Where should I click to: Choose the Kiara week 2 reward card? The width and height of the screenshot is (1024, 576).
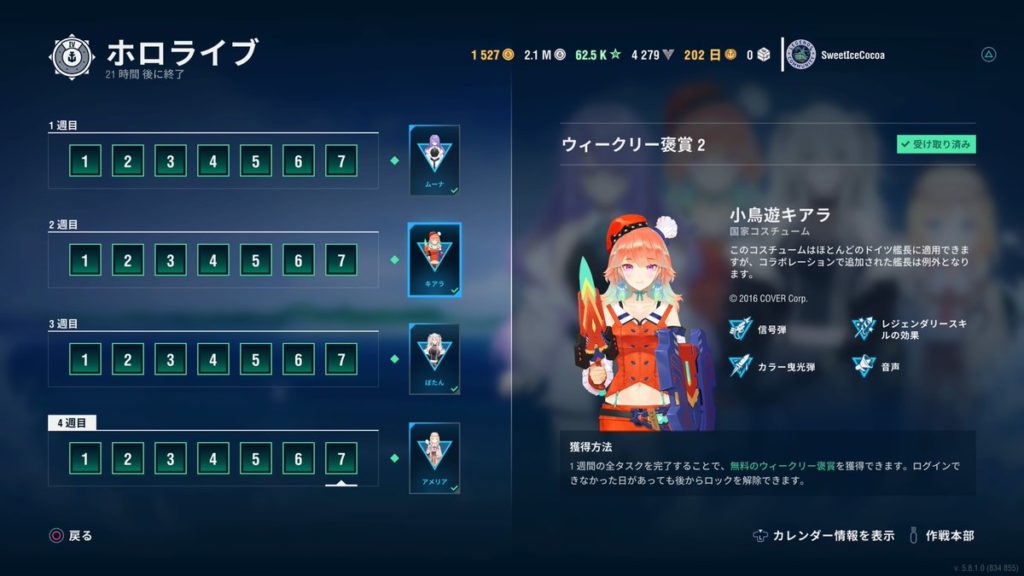pos(434,260)
